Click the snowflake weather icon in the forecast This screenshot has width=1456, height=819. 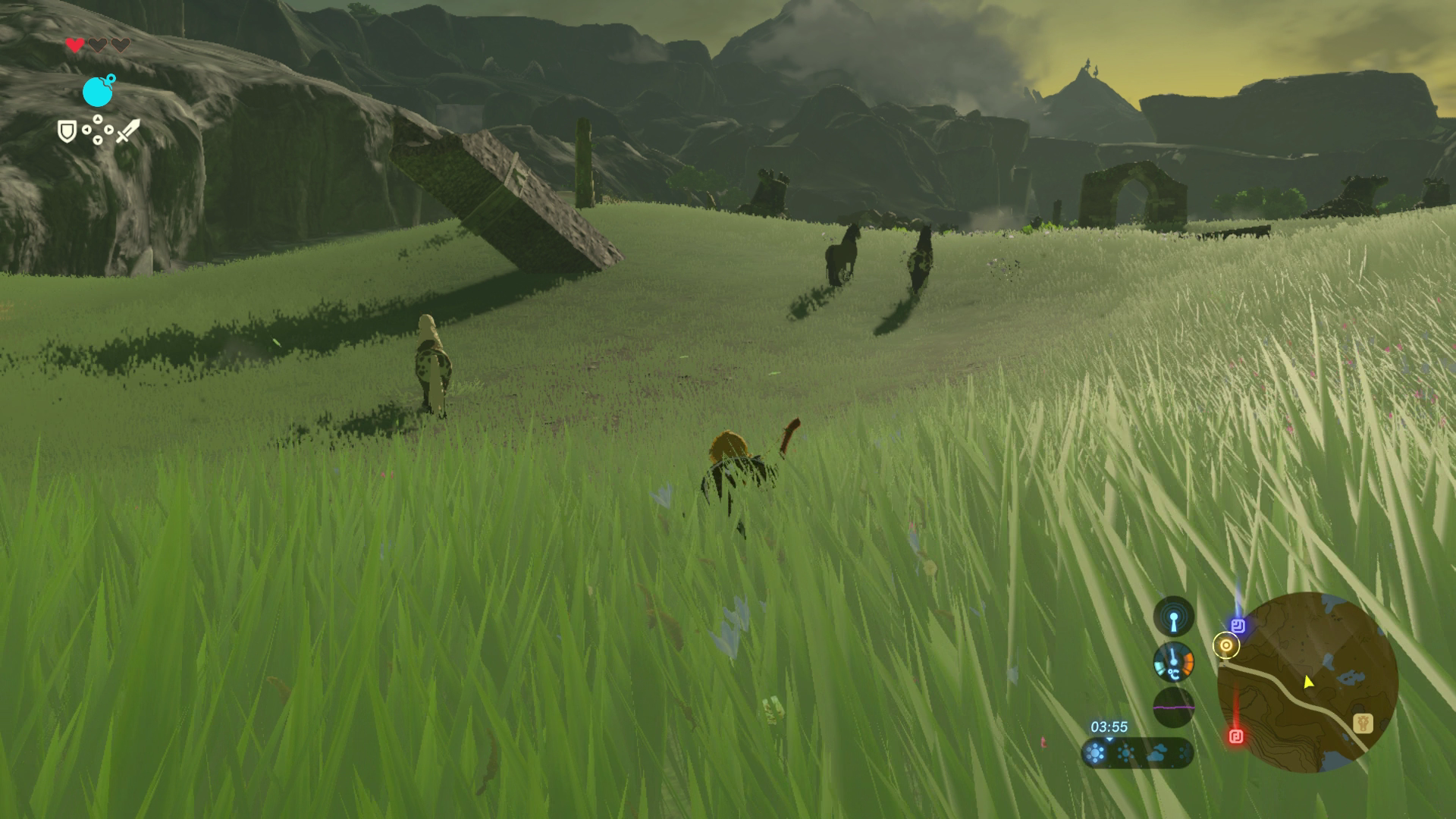click(1184, 755)
